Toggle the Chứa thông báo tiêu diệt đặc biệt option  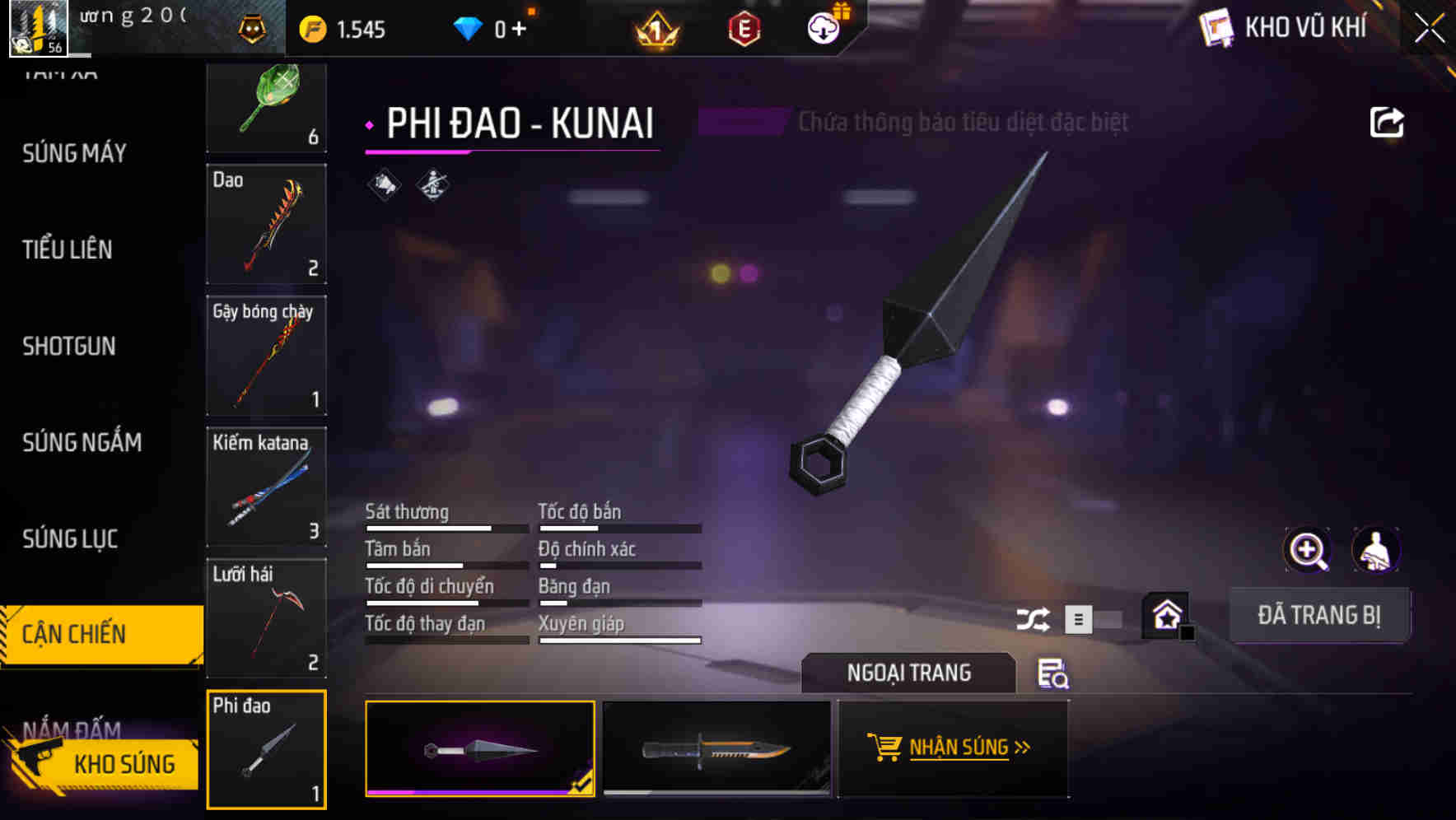pos(741,122)
